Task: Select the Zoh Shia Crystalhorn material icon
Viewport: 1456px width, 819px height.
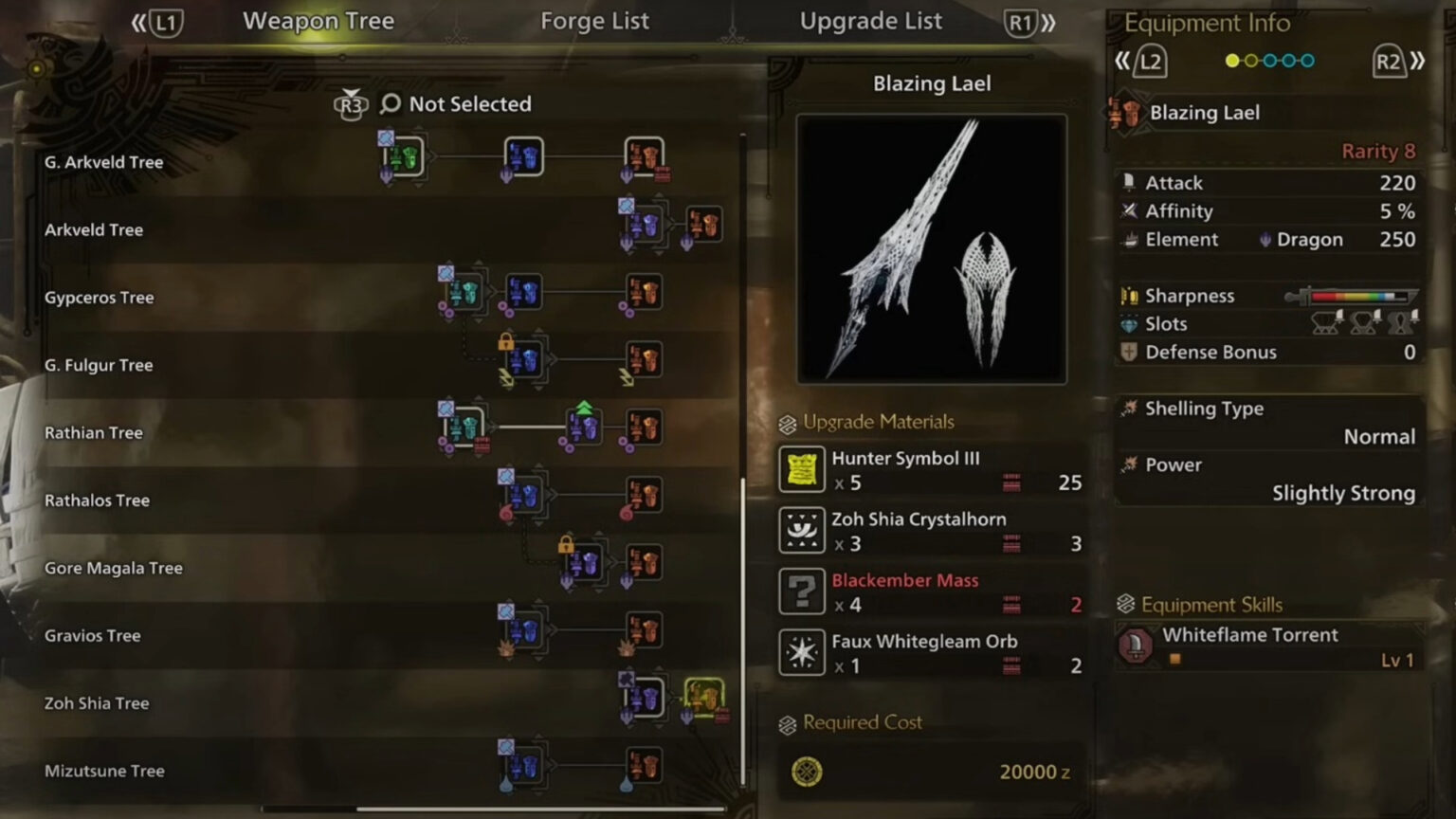Action: point(801,531)
